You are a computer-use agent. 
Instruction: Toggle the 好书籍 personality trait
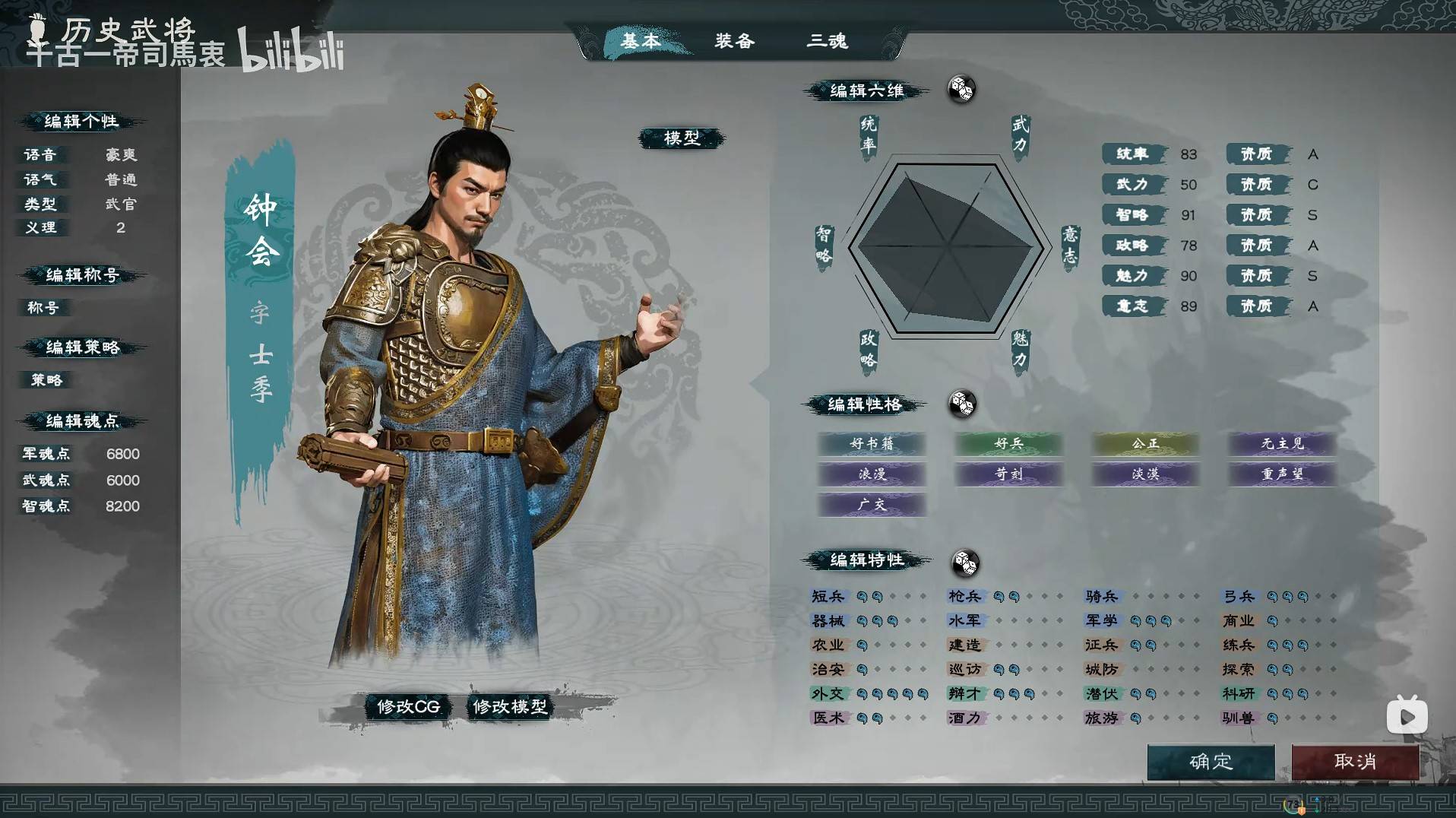coord(872,445)
